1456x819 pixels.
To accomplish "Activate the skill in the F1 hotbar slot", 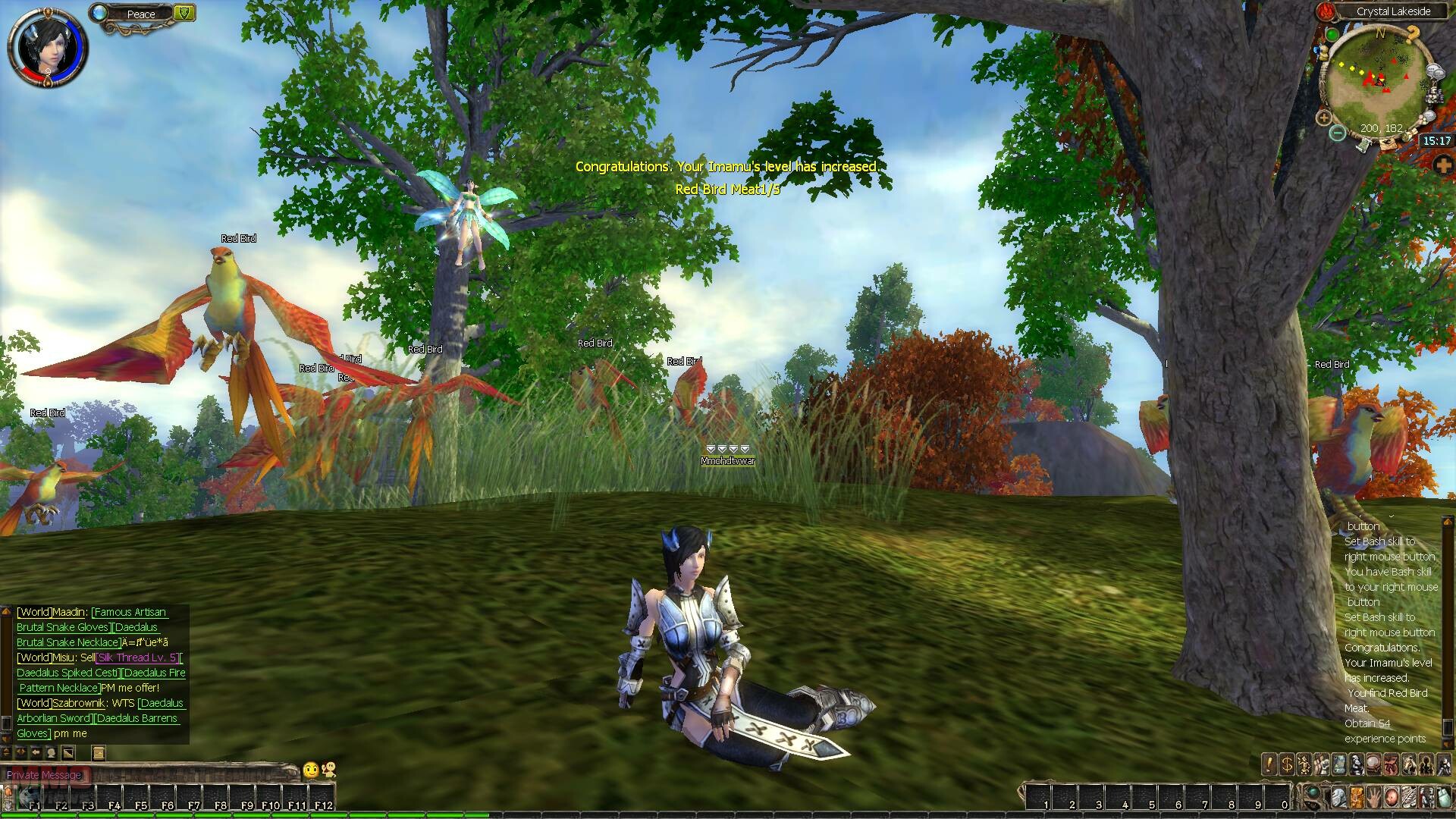I will click(35, 799).
